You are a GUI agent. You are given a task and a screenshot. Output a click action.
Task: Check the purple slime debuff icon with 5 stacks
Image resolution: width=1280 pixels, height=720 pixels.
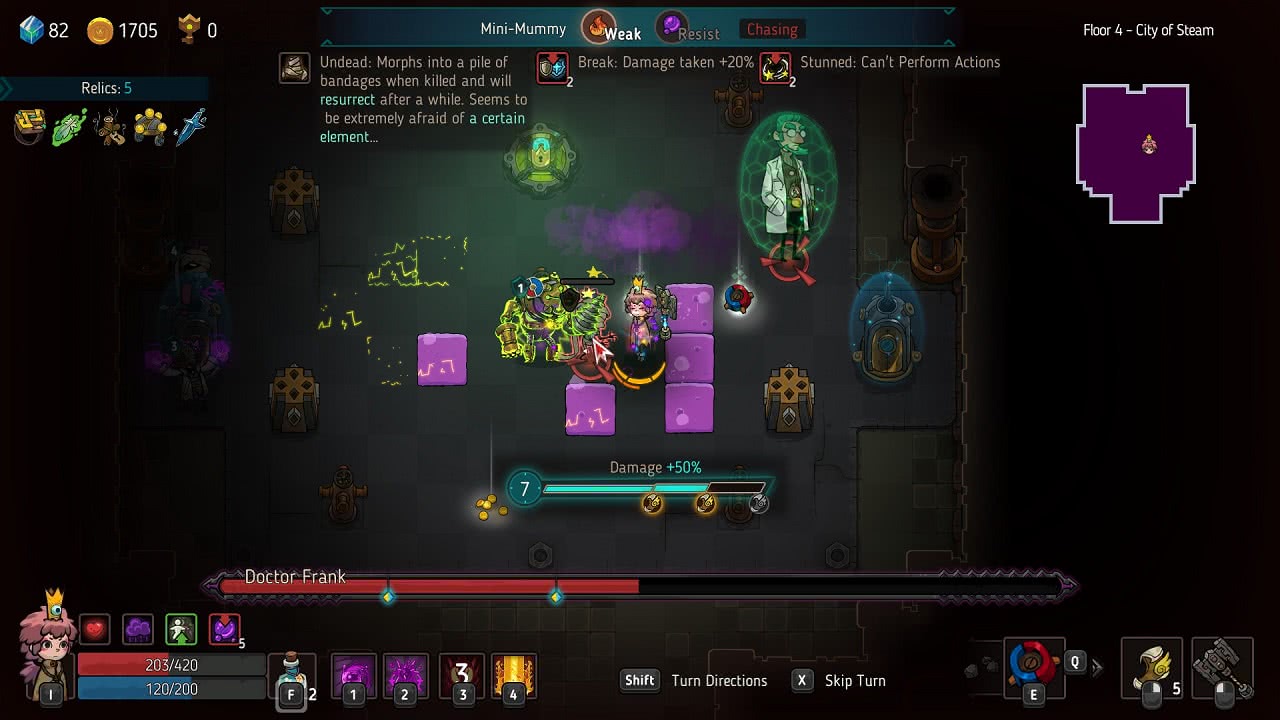tap(225, 629)
